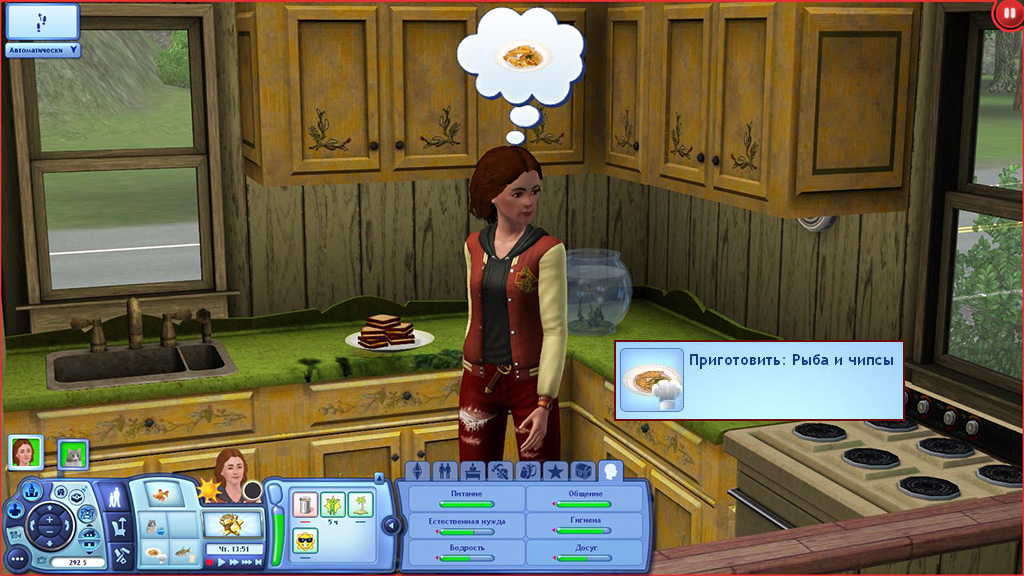This screenshot has width=1024, height=576.
Task: Click the palm tree moodlet
Action: point(360,504)
